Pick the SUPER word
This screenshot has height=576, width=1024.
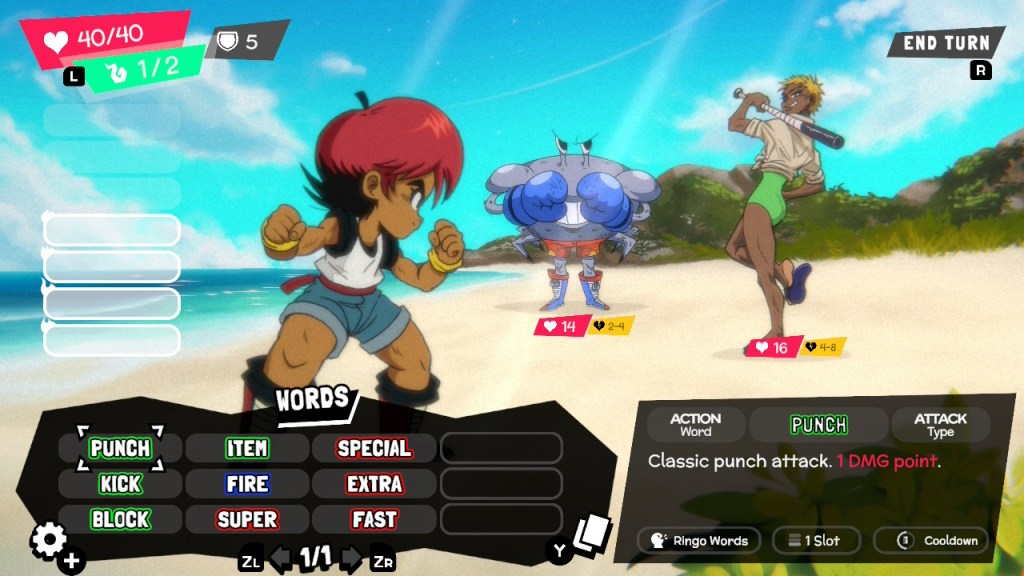click(246, 520)
